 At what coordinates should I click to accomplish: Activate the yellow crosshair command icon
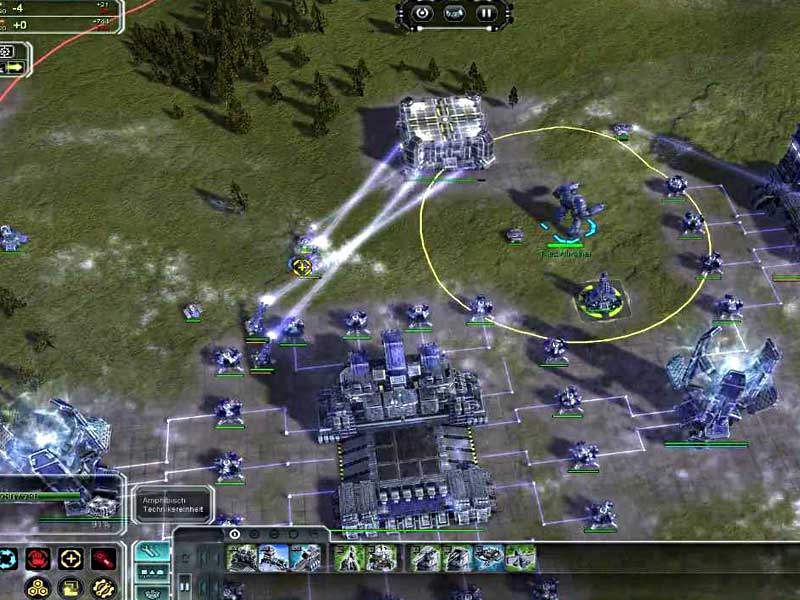coord(70,558)
